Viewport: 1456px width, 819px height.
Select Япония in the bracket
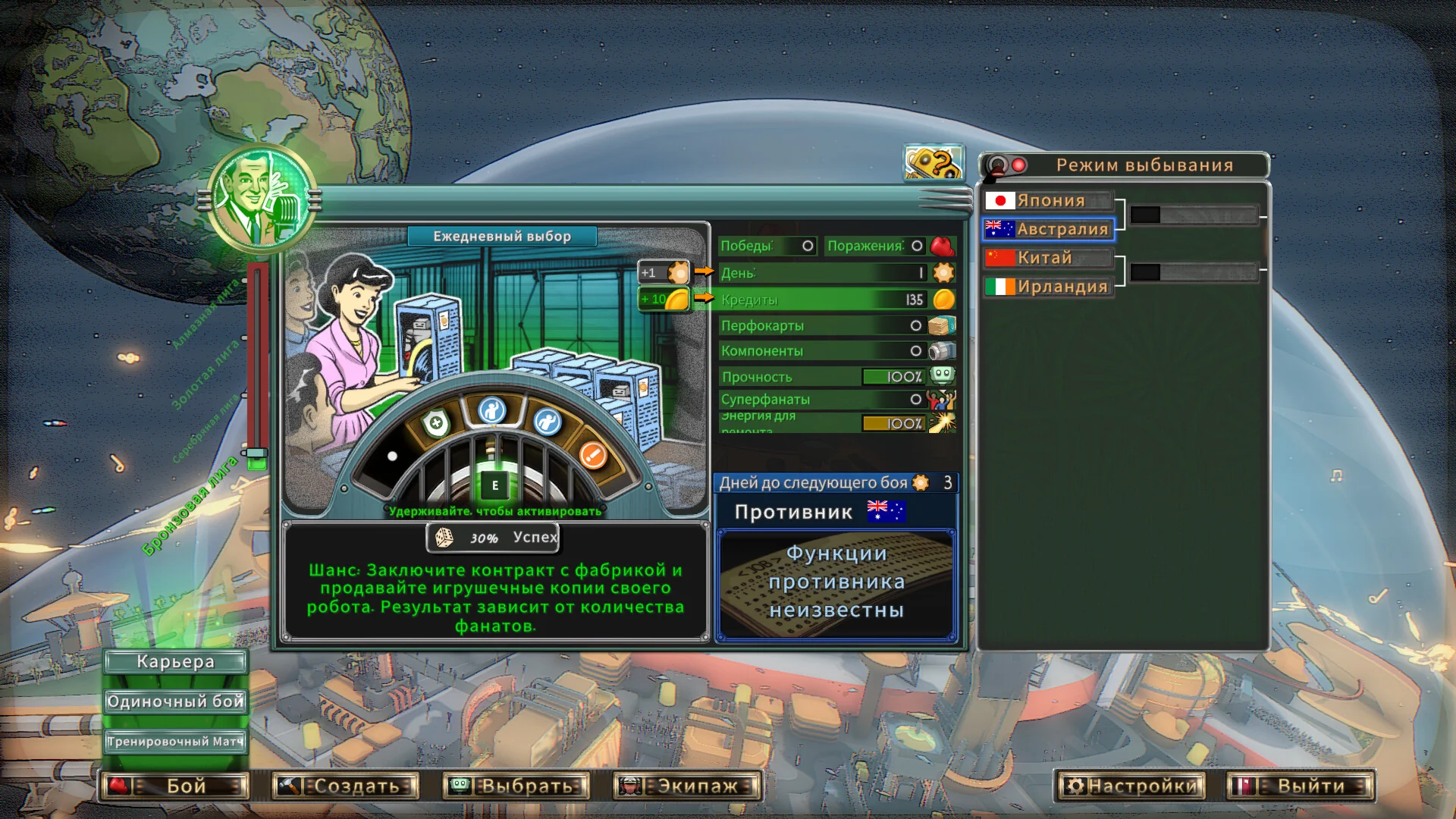(1049, 201)
